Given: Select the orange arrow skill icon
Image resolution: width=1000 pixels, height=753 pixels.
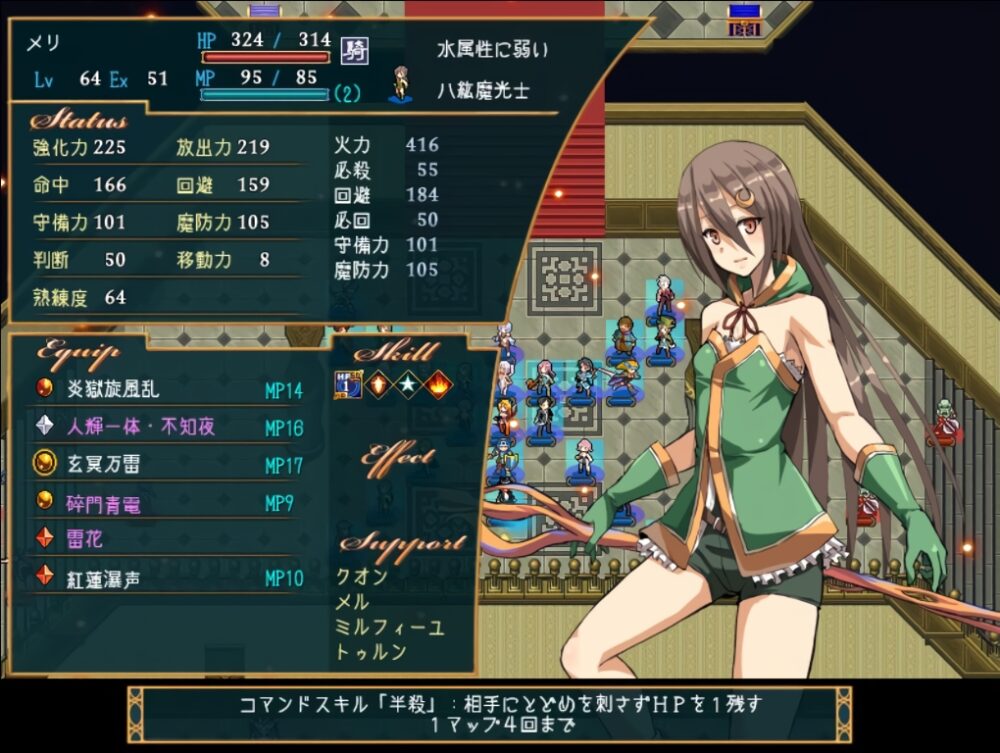Looking at the screenshot, I should 377,384.
